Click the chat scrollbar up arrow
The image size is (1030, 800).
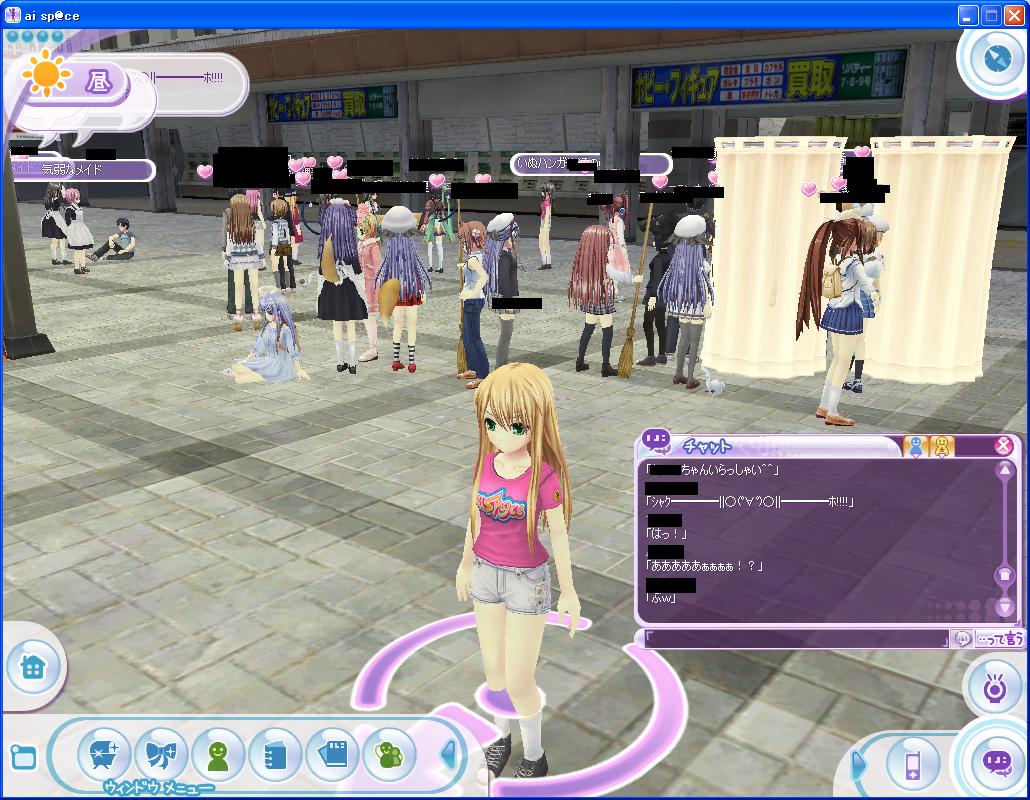click(x=1005, y=470)
